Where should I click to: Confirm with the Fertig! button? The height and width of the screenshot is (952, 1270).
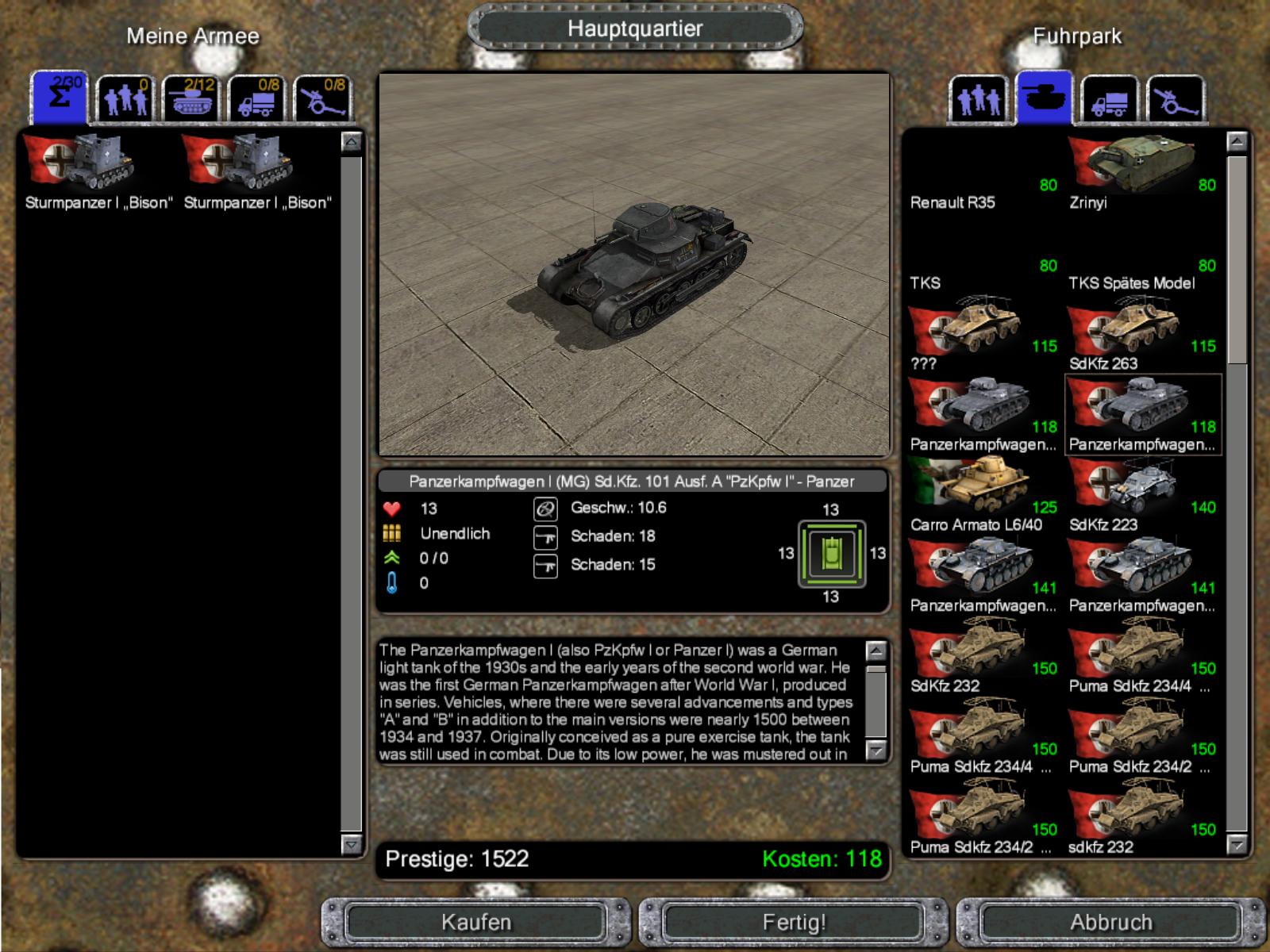[x=794, y=922]
